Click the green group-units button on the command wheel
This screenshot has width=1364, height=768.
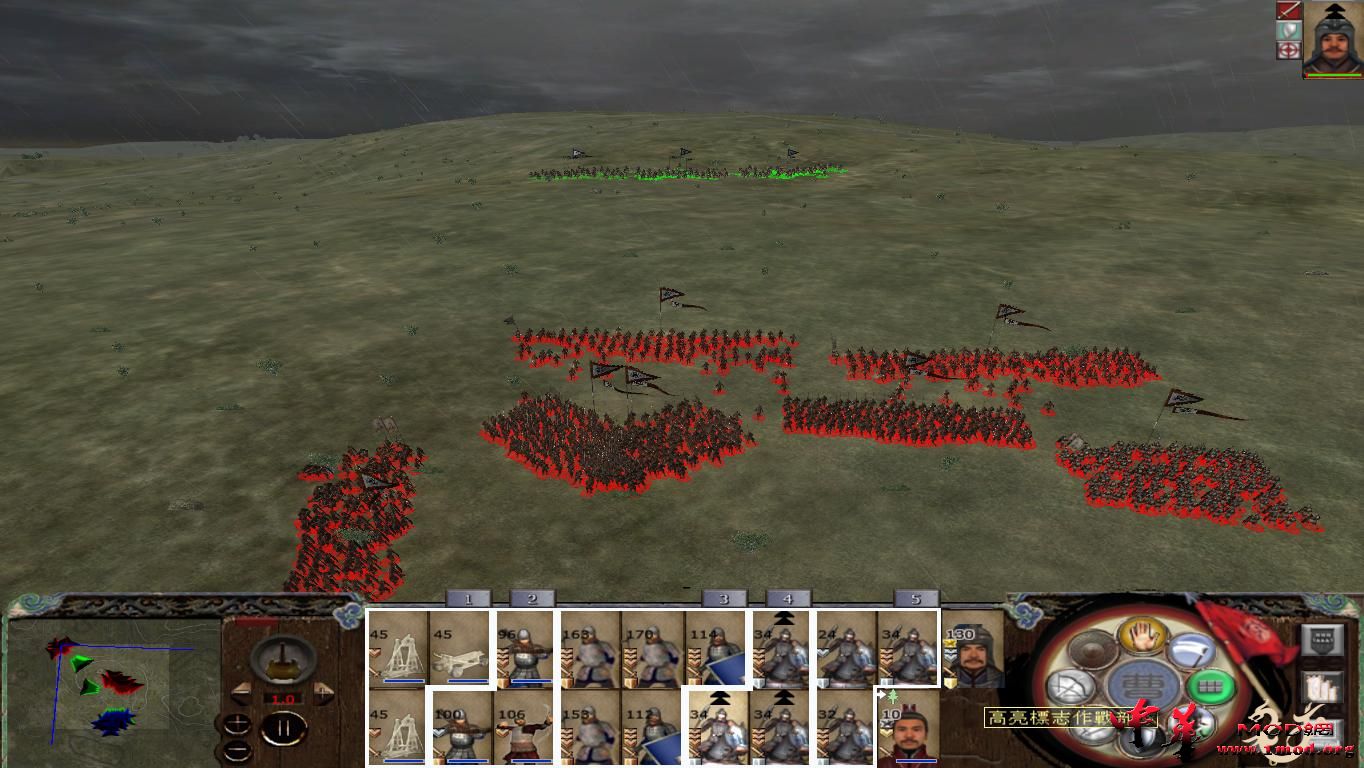click(x=1210, y=687)
